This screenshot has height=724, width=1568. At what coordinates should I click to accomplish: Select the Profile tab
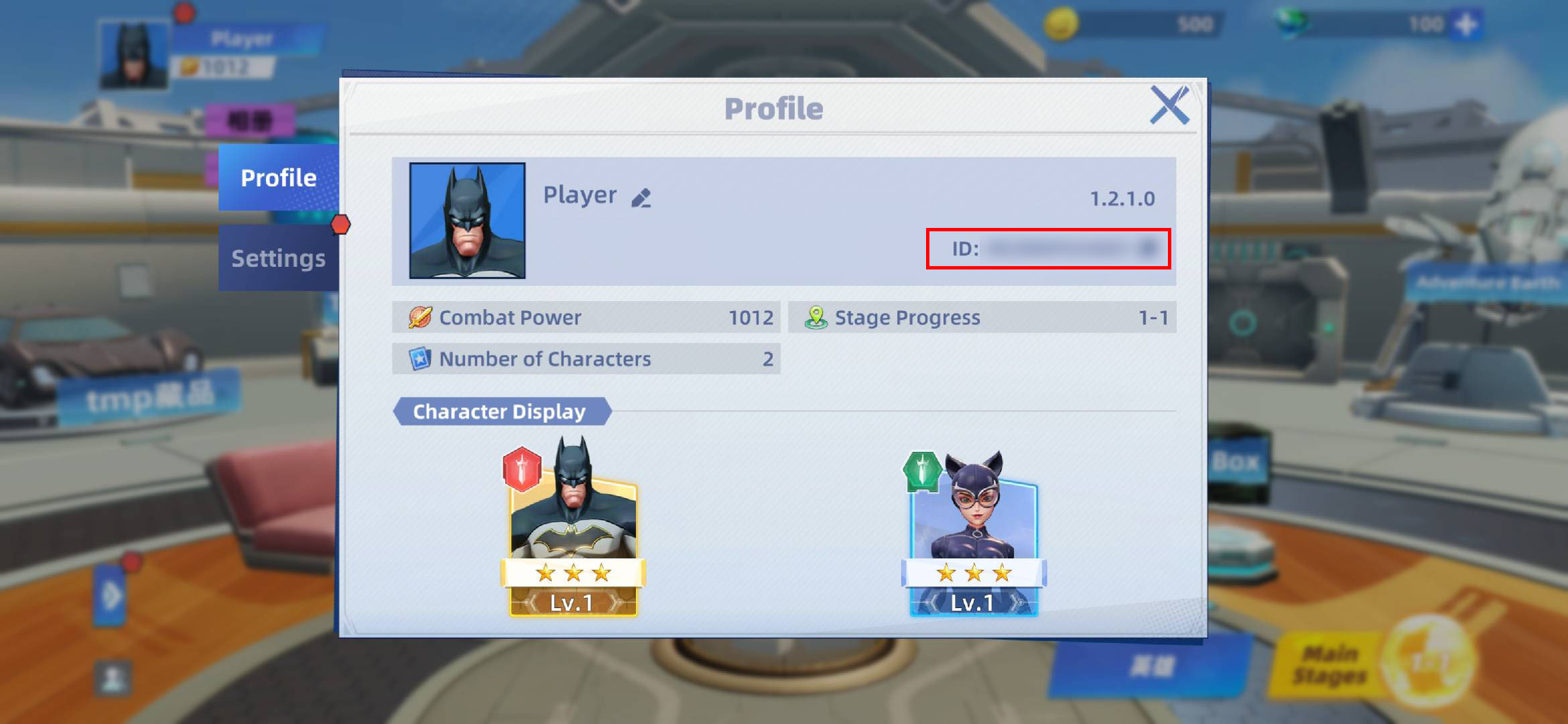[x=279, y=177]
